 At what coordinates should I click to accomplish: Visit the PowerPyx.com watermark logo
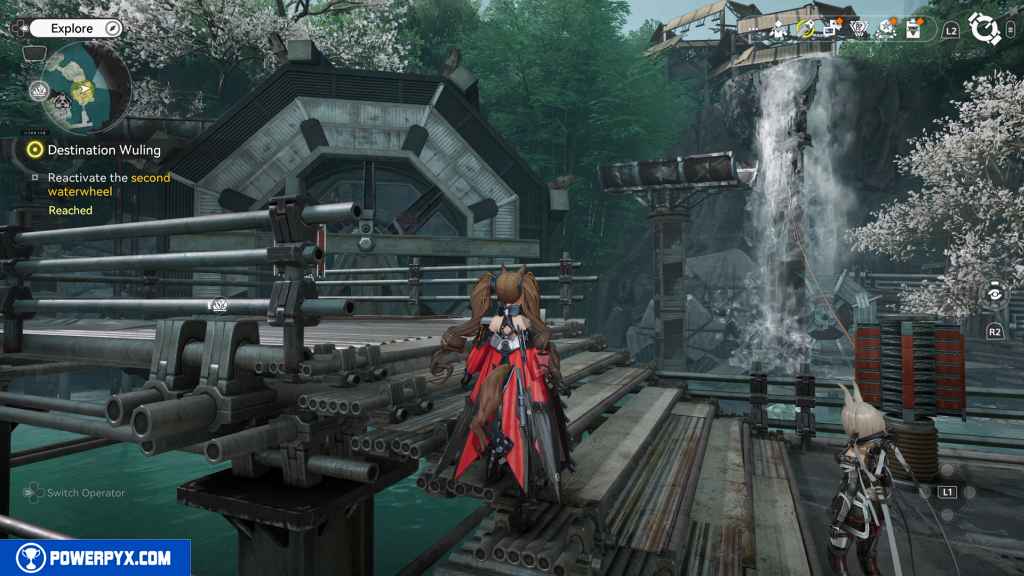(x=95, y=558)
